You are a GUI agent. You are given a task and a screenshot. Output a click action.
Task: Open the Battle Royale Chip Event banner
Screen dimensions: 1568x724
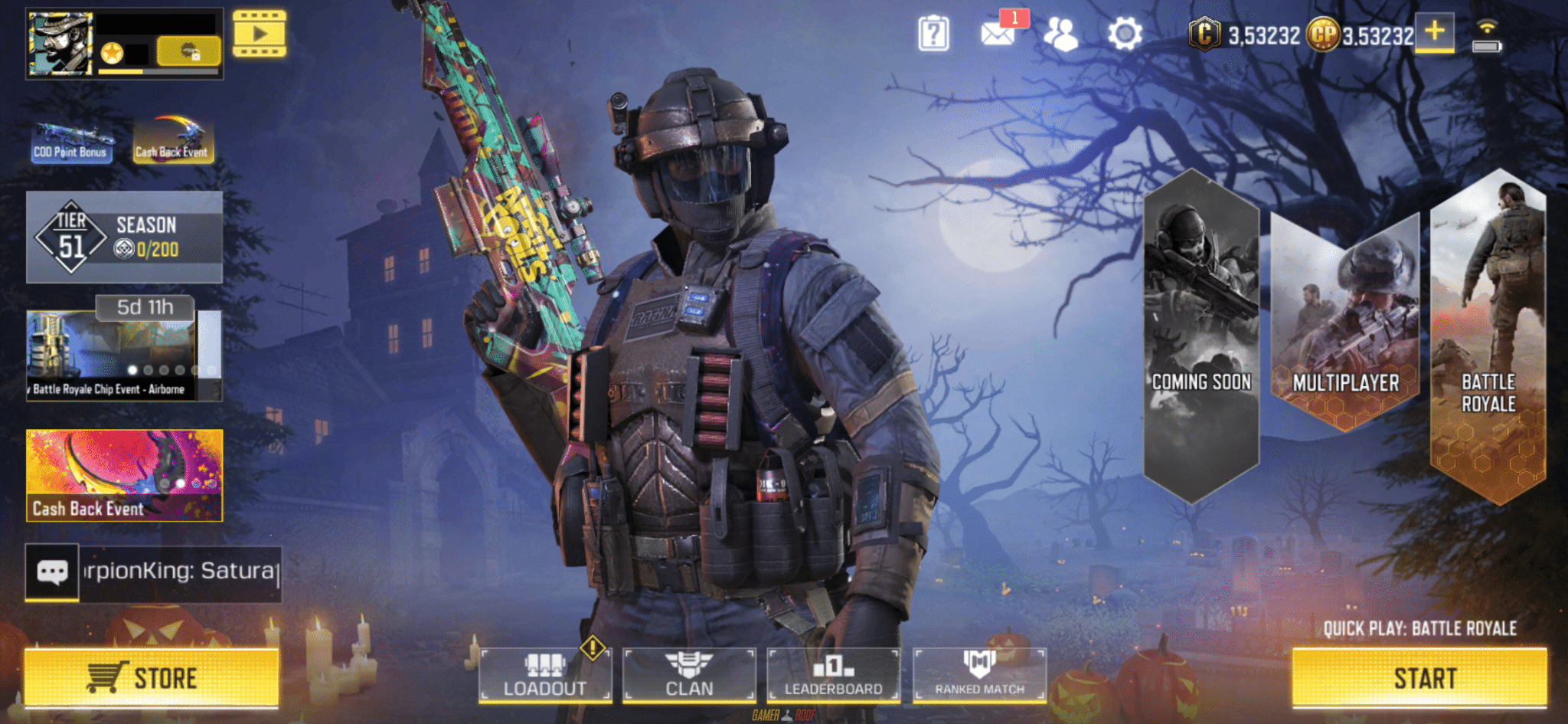[112, 355]
